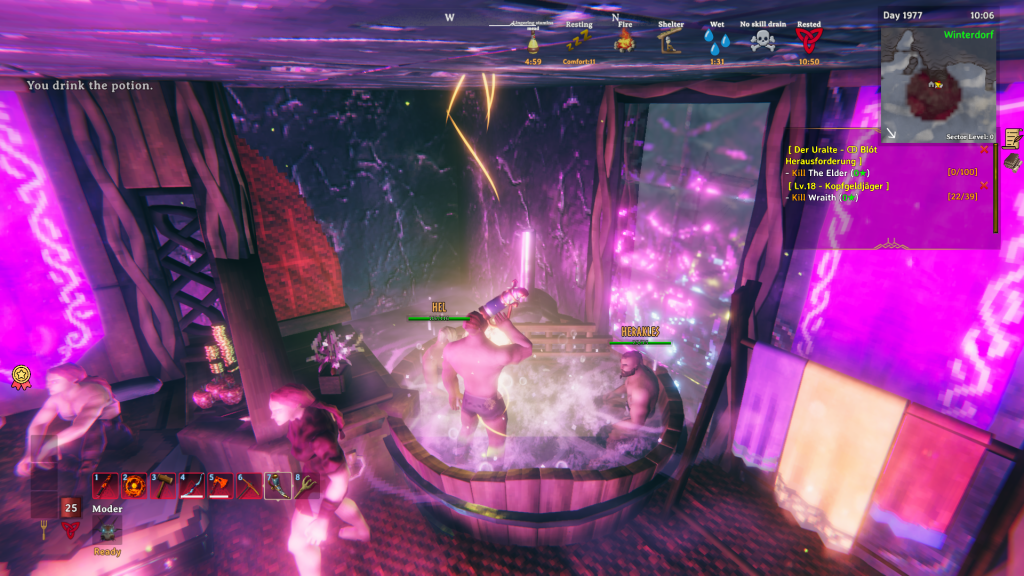Screen dimensions: 1024x576
Task: Select the torch in hotbar slot 1
Action: pyautogui.click(x=105, y=485)
